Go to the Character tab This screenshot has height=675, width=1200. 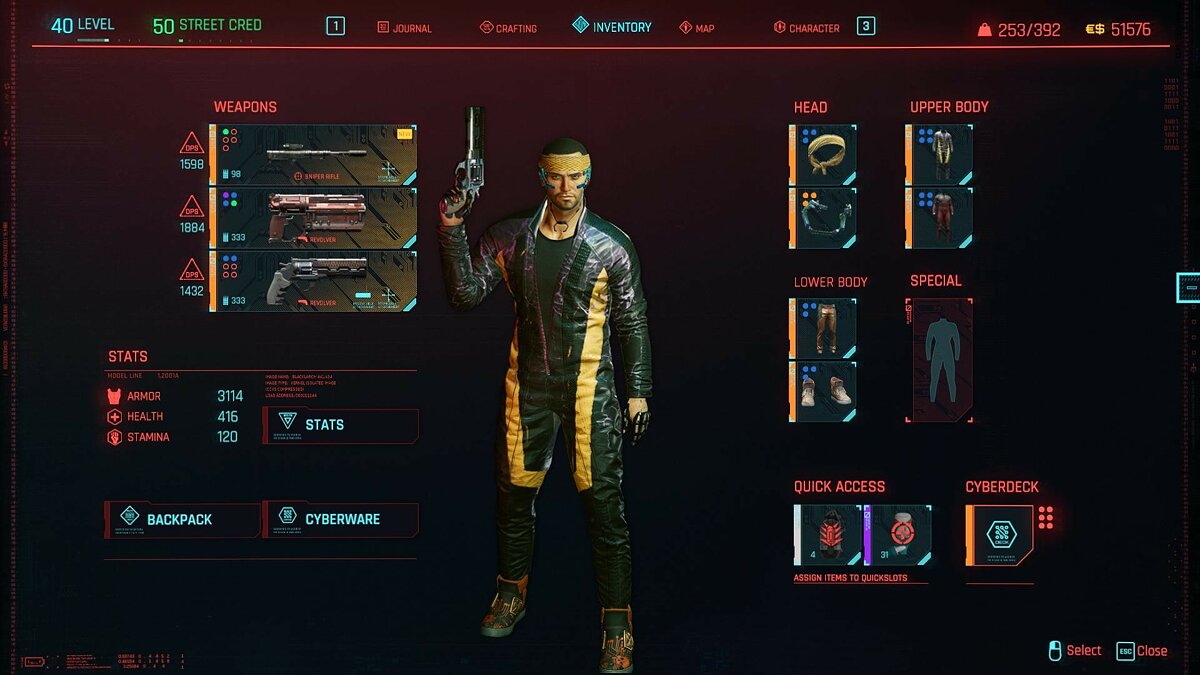pyautogui.click(x=806, y=28)
